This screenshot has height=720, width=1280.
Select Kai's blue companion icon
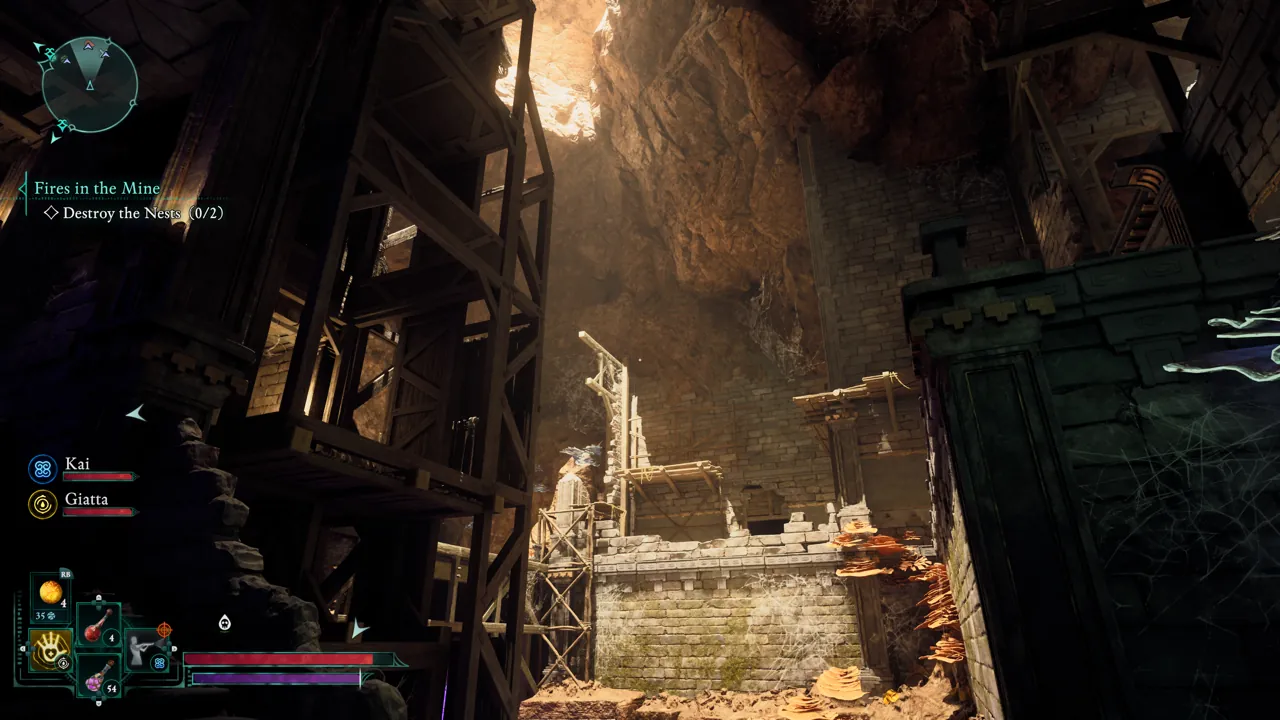42,468
